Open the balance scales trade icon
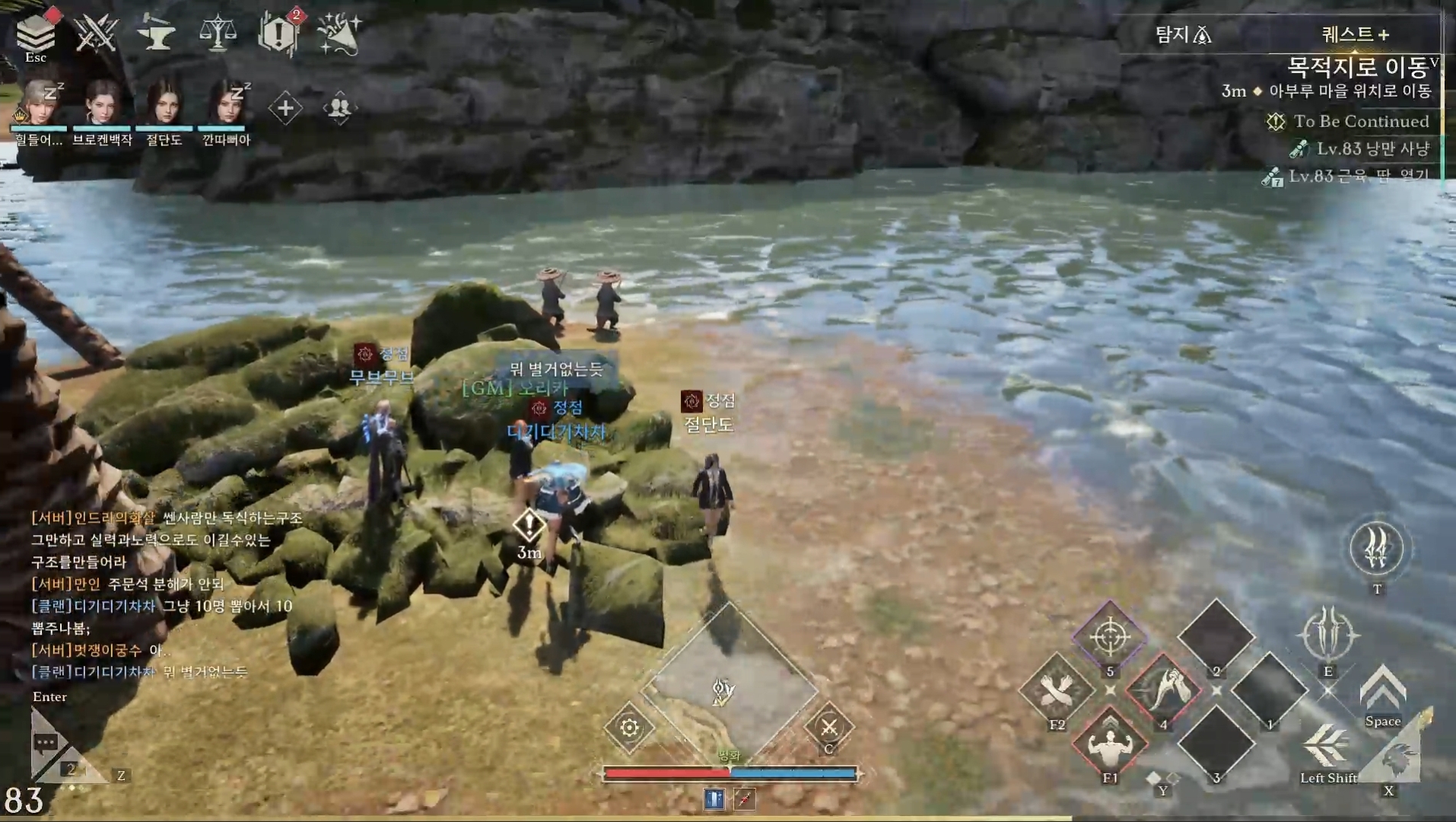The height and width of the screenshot is (822, 1456). point(218,33)
